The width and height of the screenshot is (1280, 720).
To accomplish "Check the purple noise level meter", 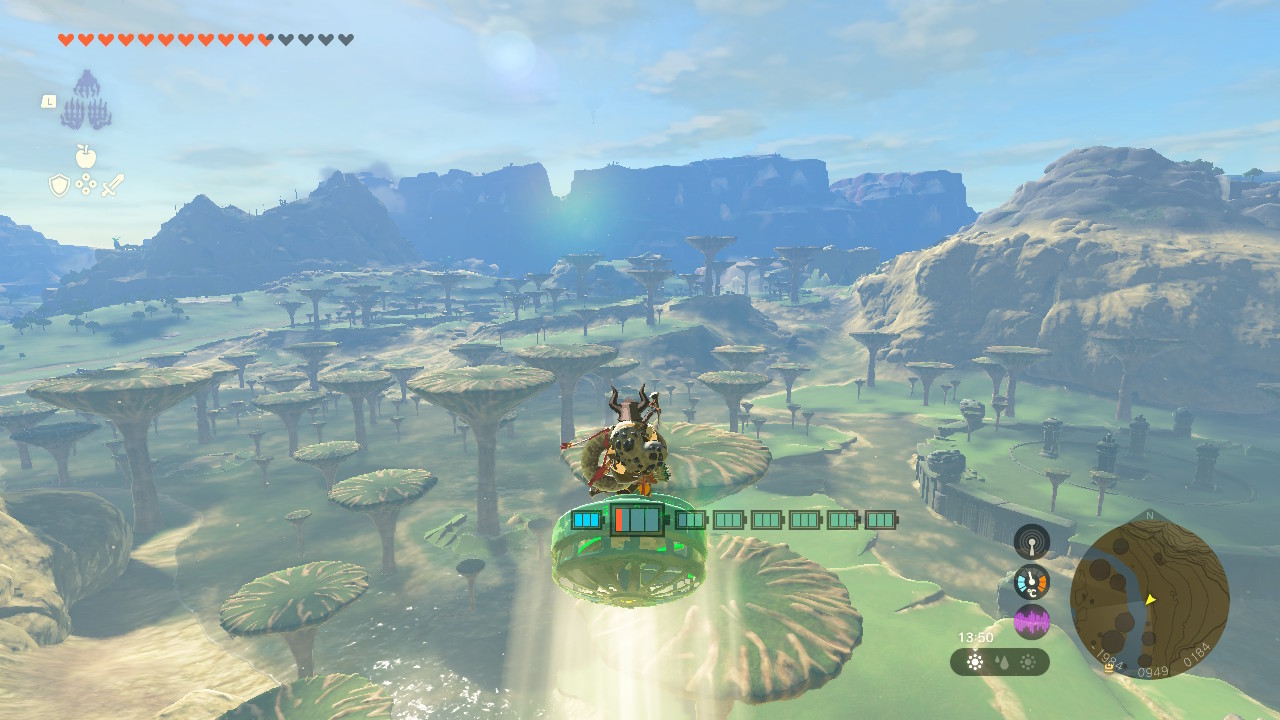I will [x=1031, y=622].
